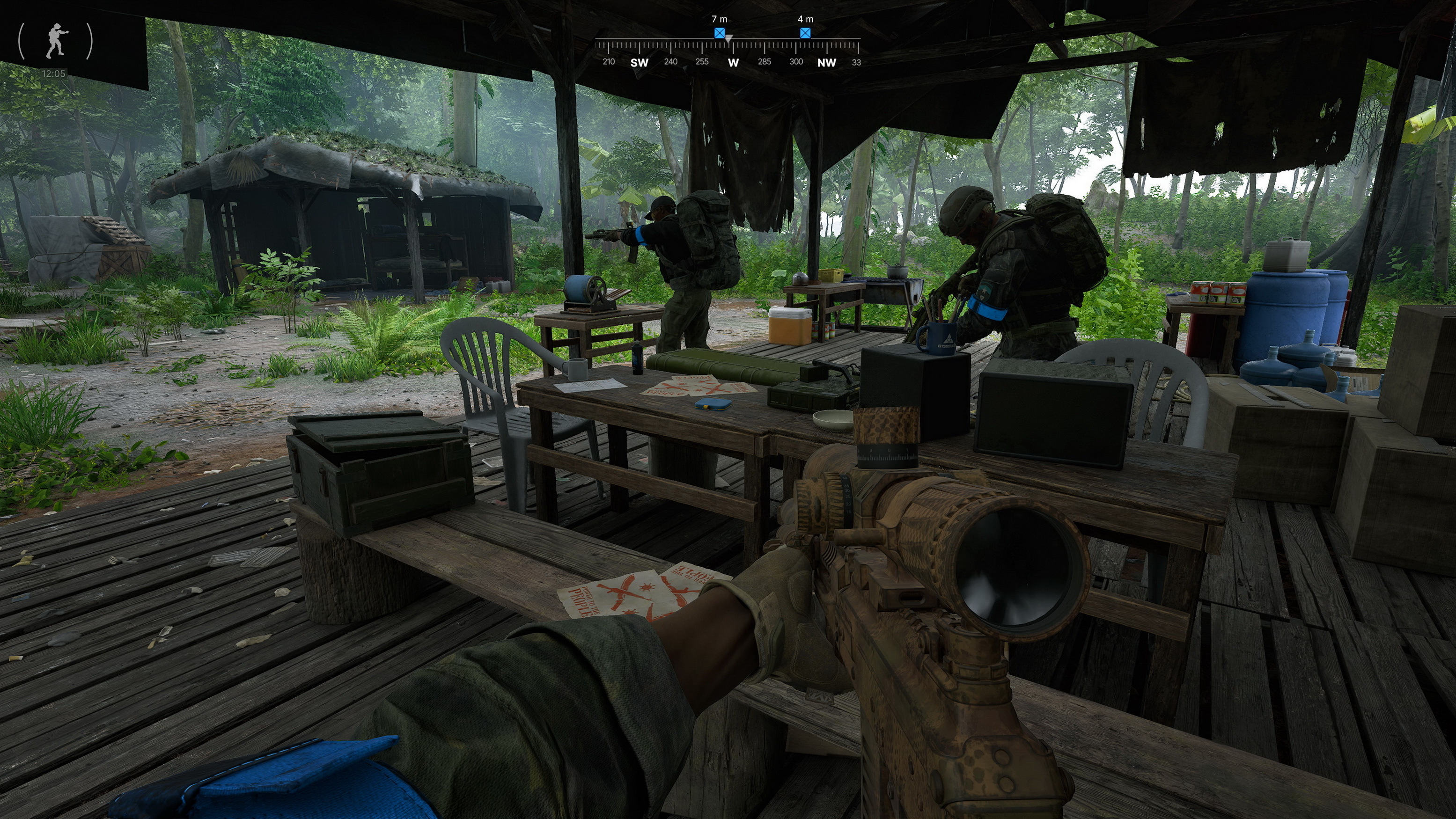This screenshot has width=1456, height=819.
Task: Select the 4 m squad marker on compass
Action: coord(805,33)
